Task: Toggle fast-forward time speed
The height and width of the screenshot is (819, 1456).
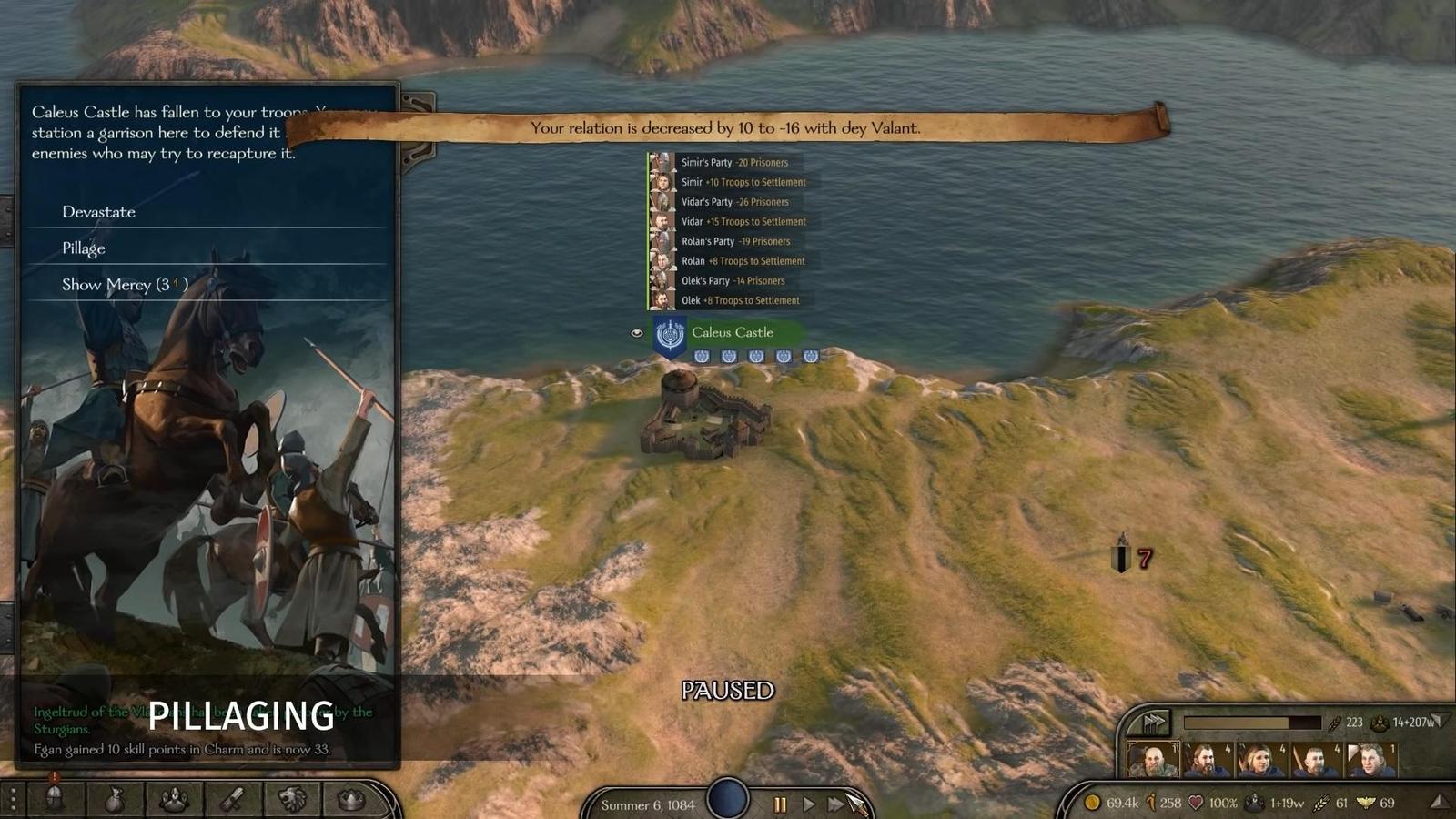Action: (x=835, y=804)
